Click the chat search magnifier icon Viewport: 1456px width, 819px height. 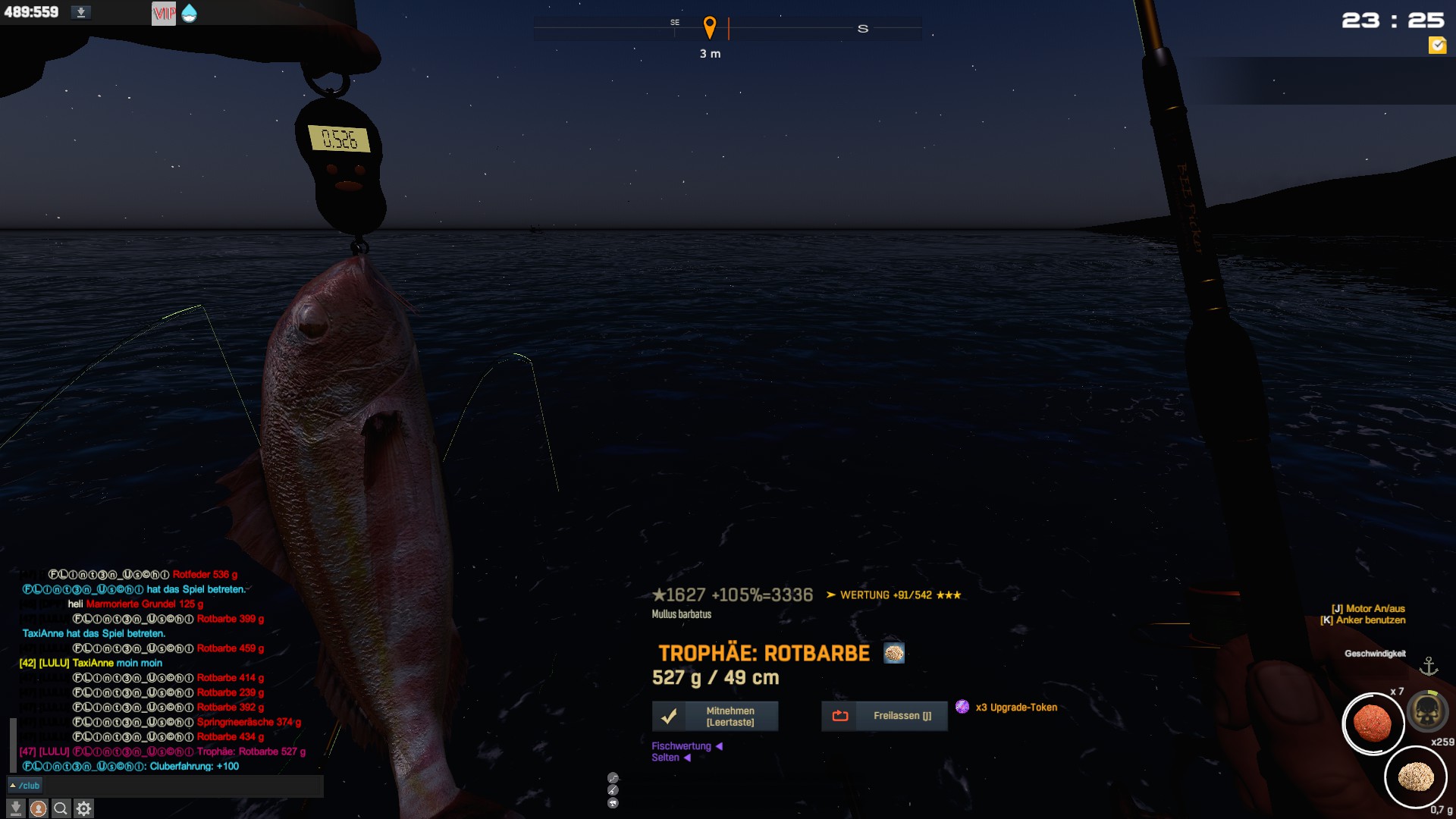[x=61, y=808]
